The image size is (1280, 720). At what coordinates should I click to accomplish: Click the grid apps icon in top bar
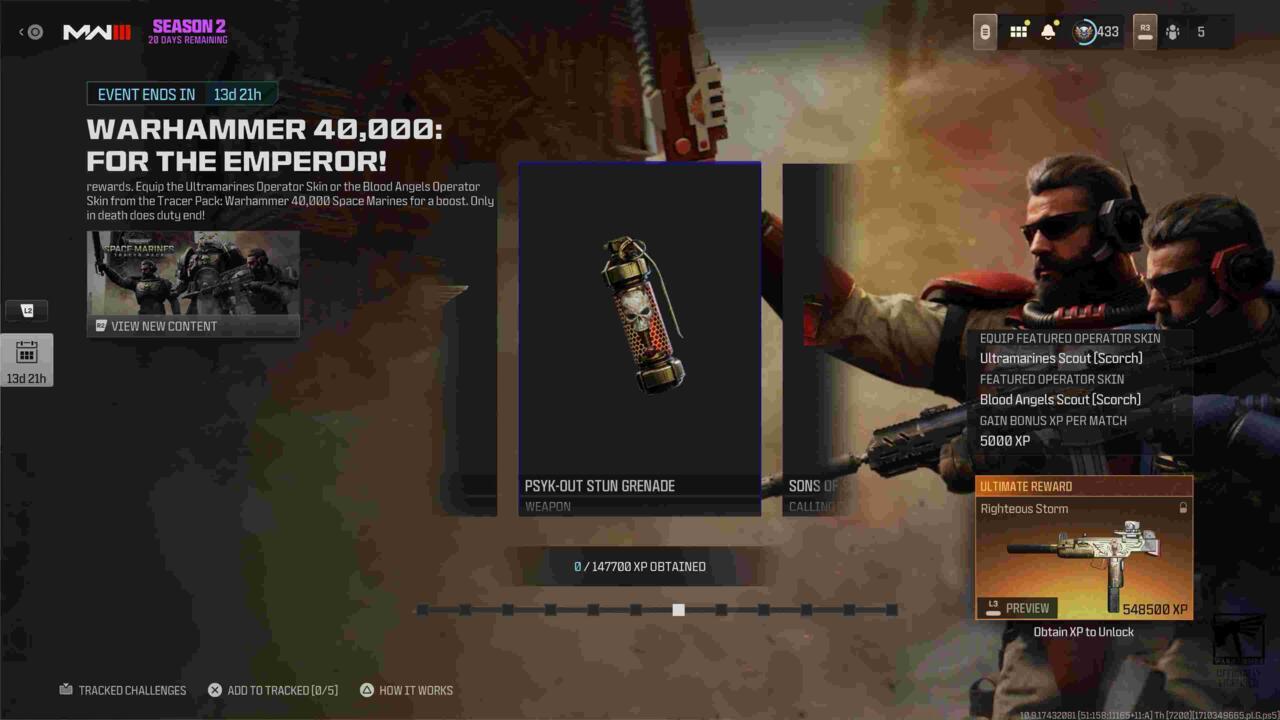(x=1018, y=31)
